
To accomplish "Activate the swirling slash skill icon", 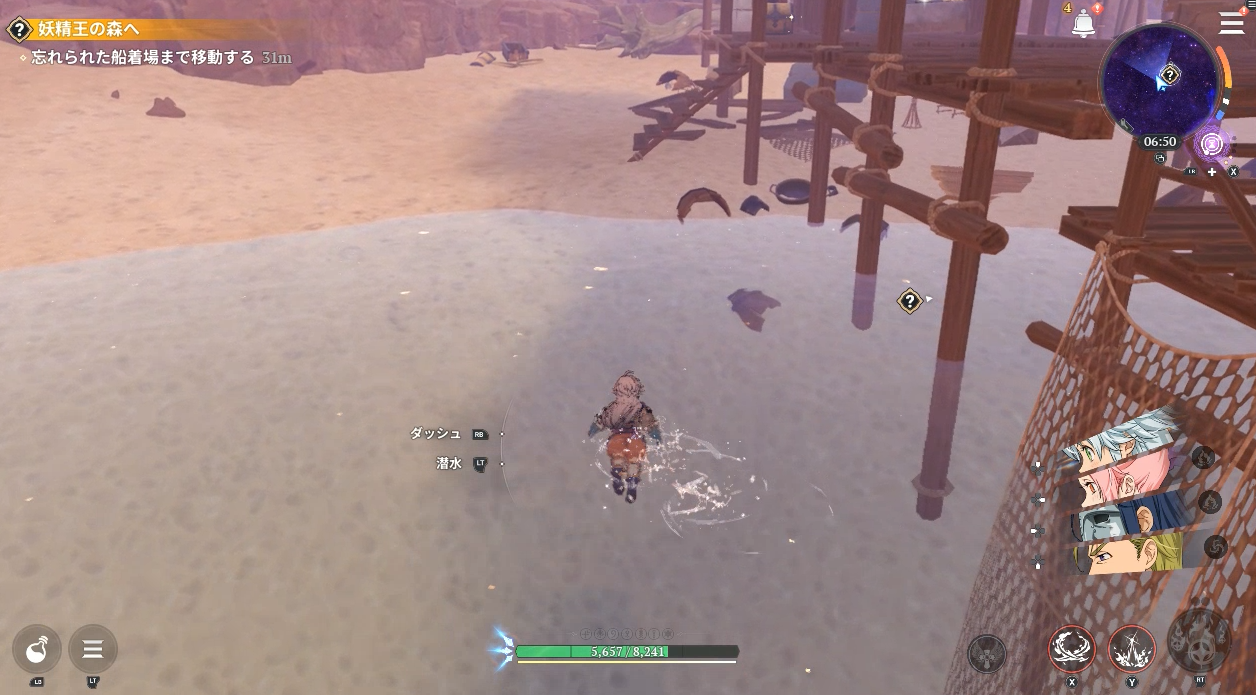I will (1072, 648).
